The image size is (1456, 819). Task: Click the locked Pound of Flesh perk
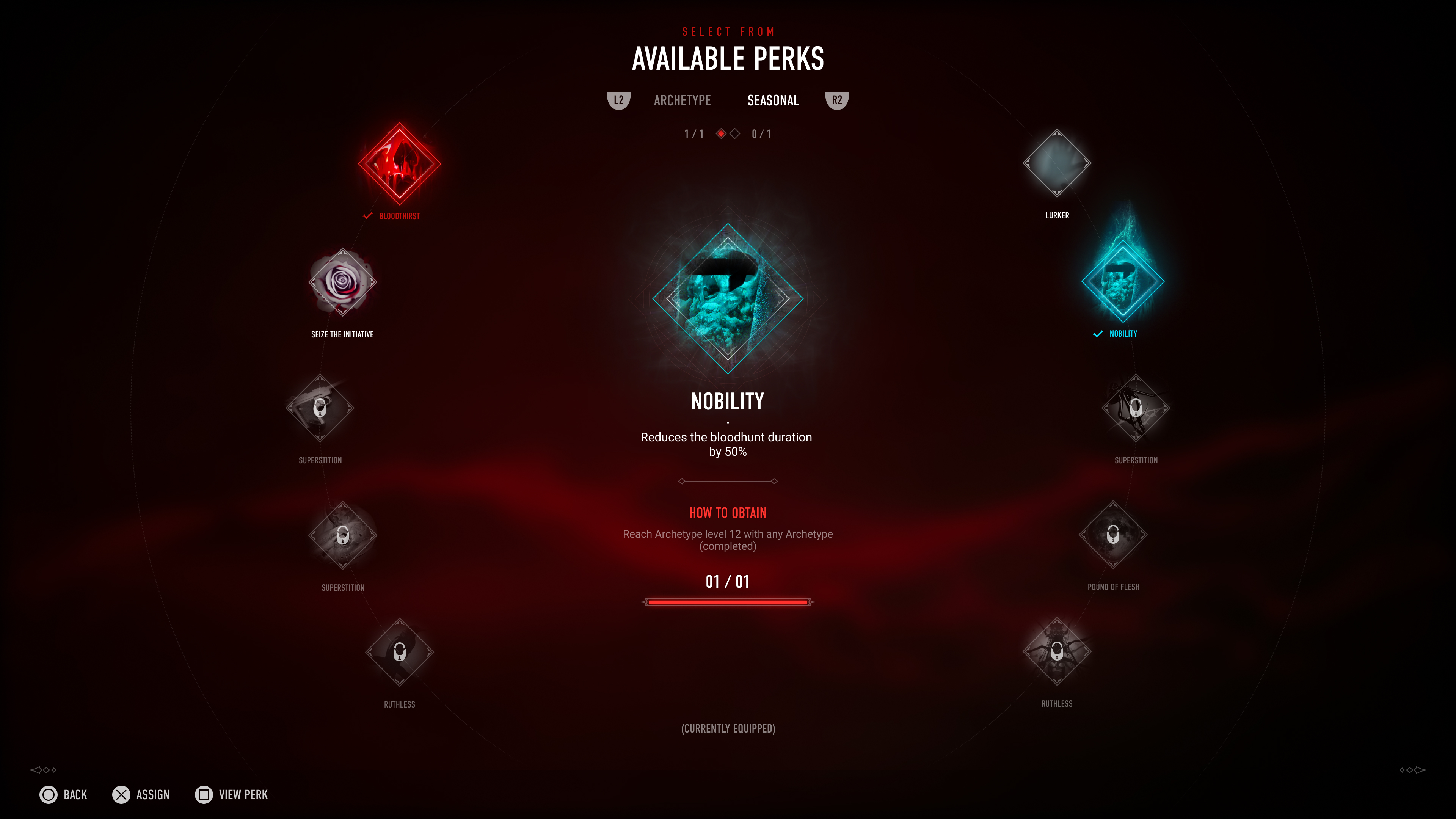coord(1113,535)
